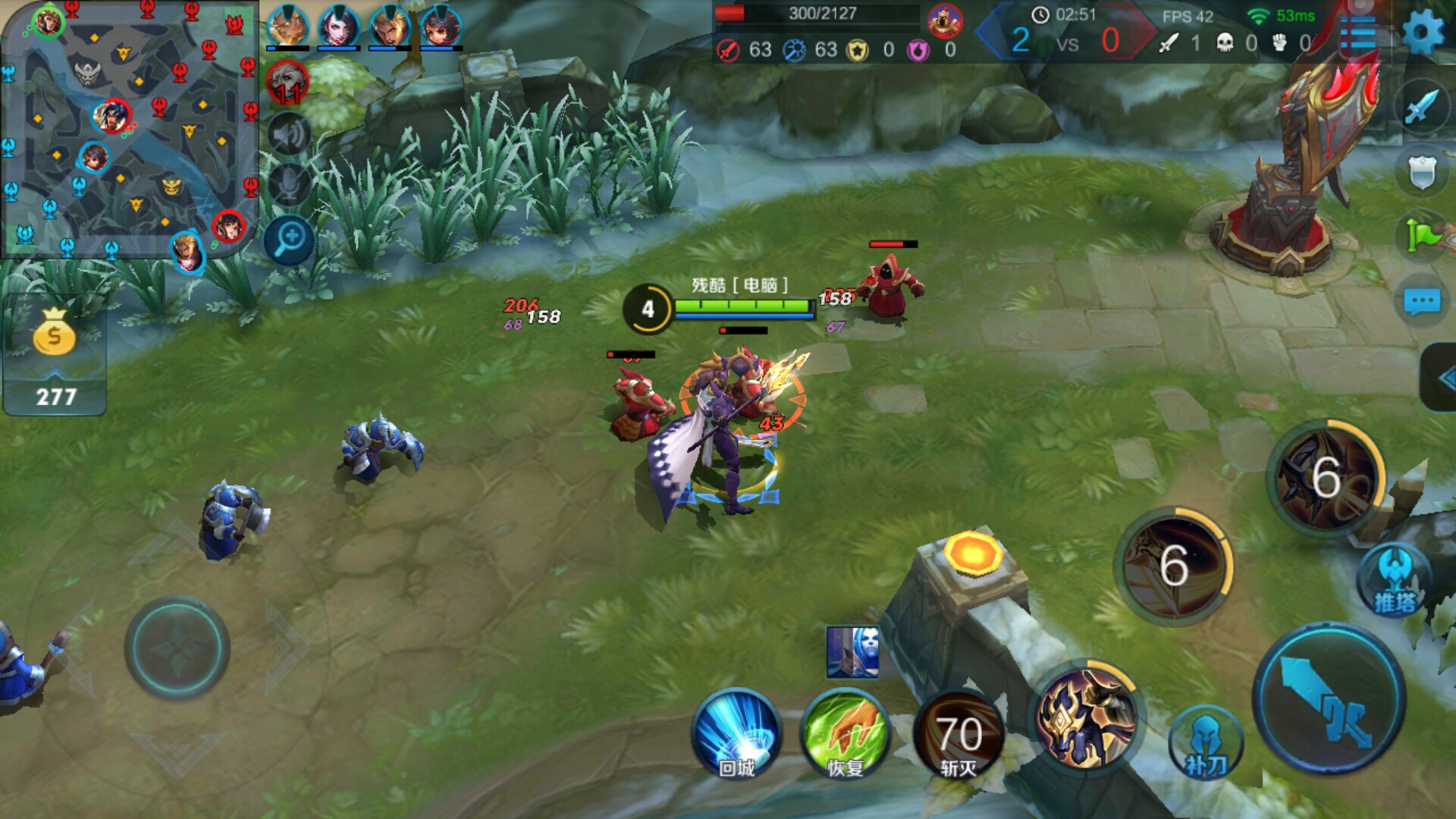The image size is (1456, 819).
Task: Use the 回城 recall spell
Action: pyautogui.click(x=736, y=734)
